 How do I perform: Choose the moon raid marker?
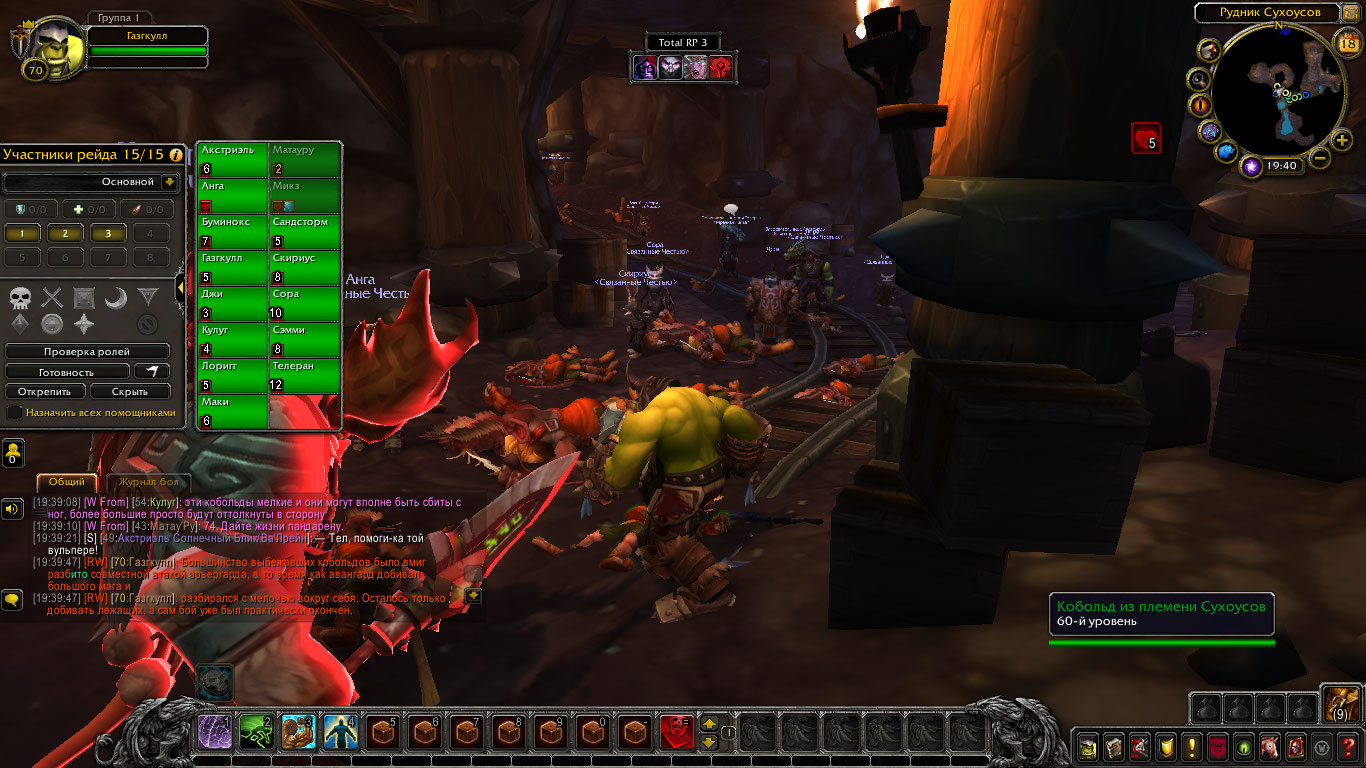point(116,297)
